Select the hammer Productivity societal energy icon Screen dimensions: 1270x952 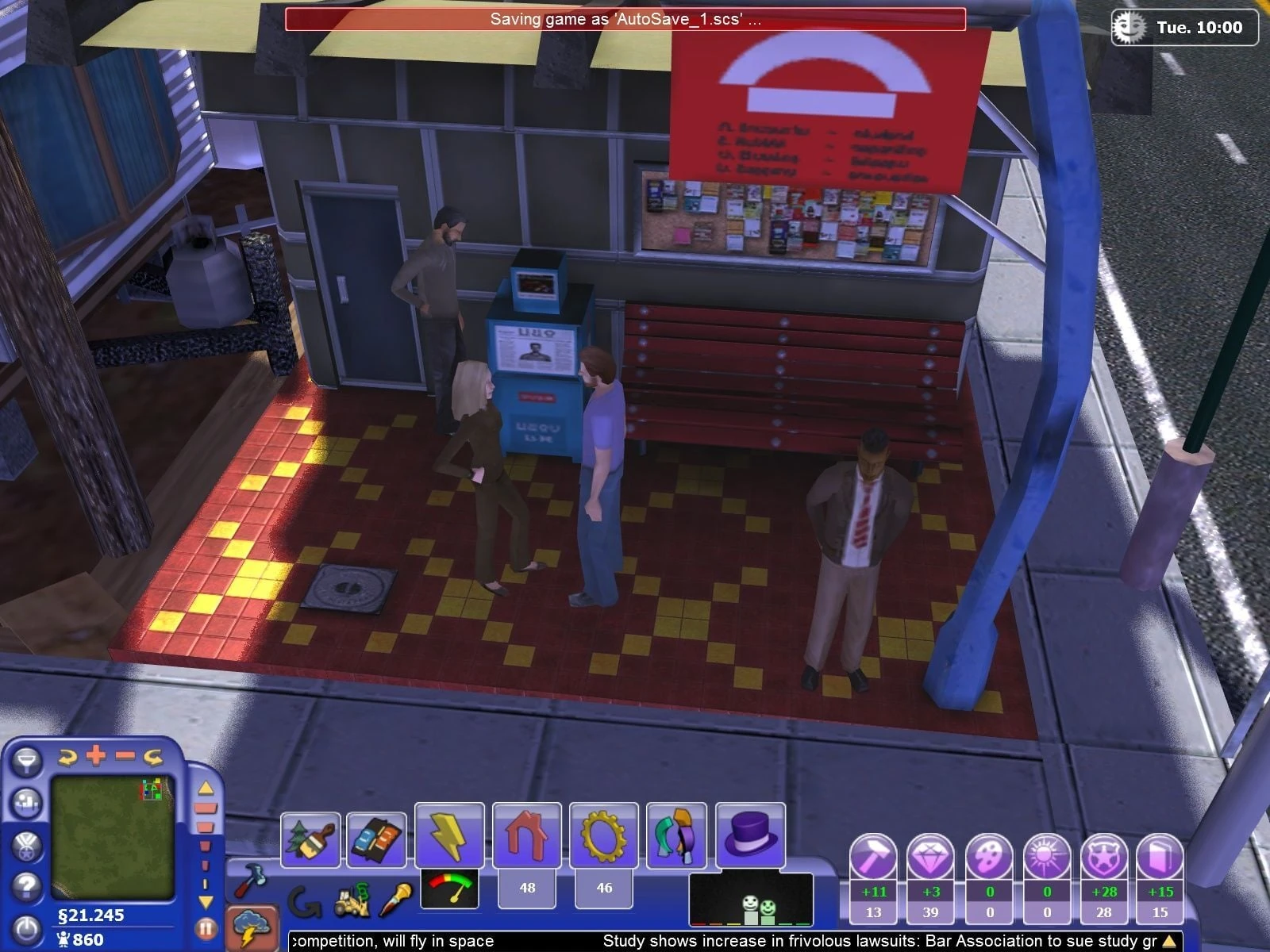pyautogui.click(x=873, y=858)
